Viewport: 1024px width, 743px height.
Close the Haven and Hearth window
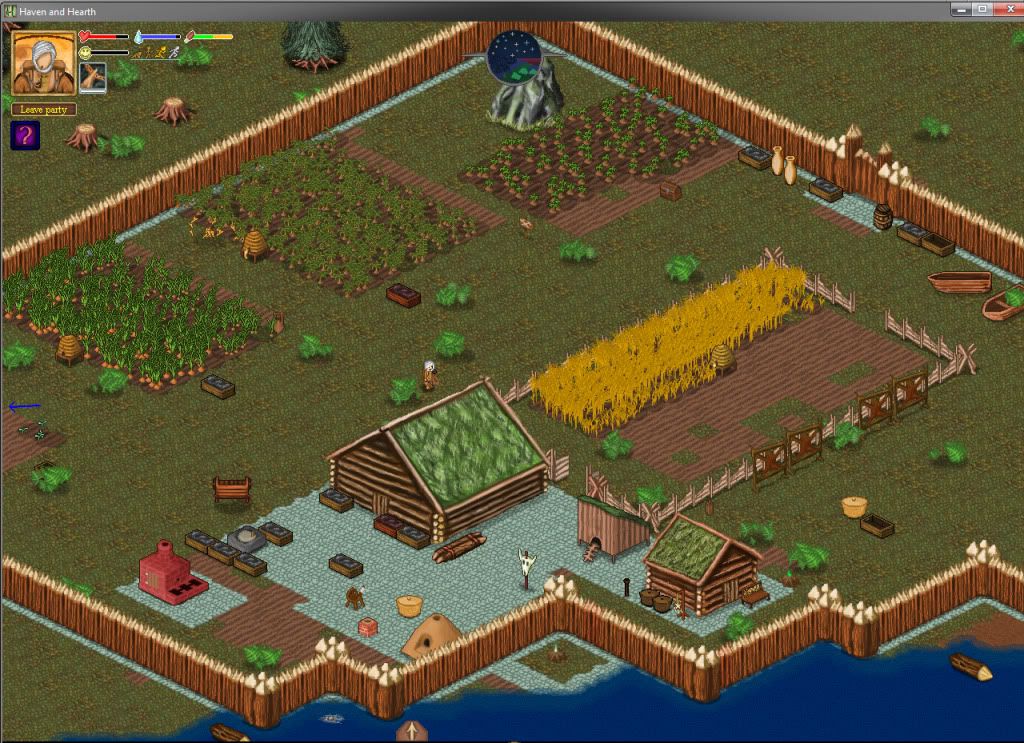(x=1006, y=9)
